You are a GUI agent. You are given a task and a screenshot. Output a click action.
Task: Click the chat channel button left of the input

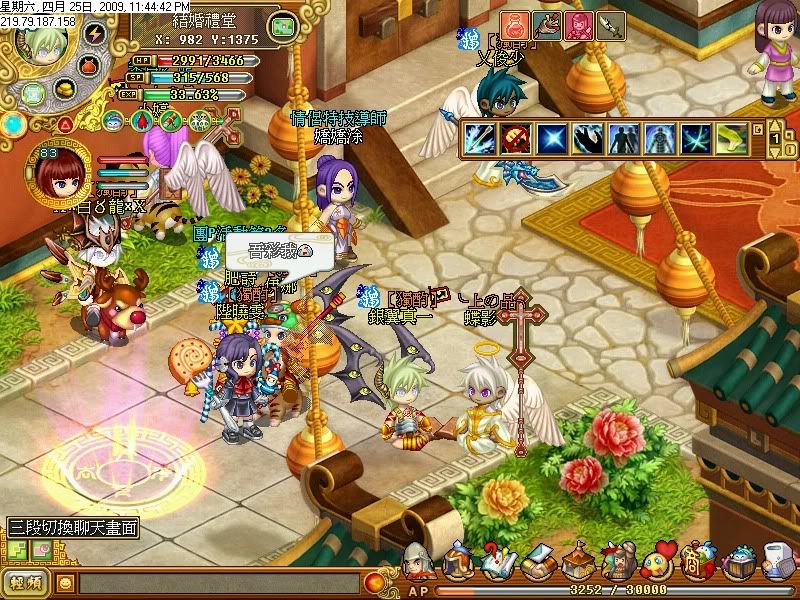click(x=28, y=583)
